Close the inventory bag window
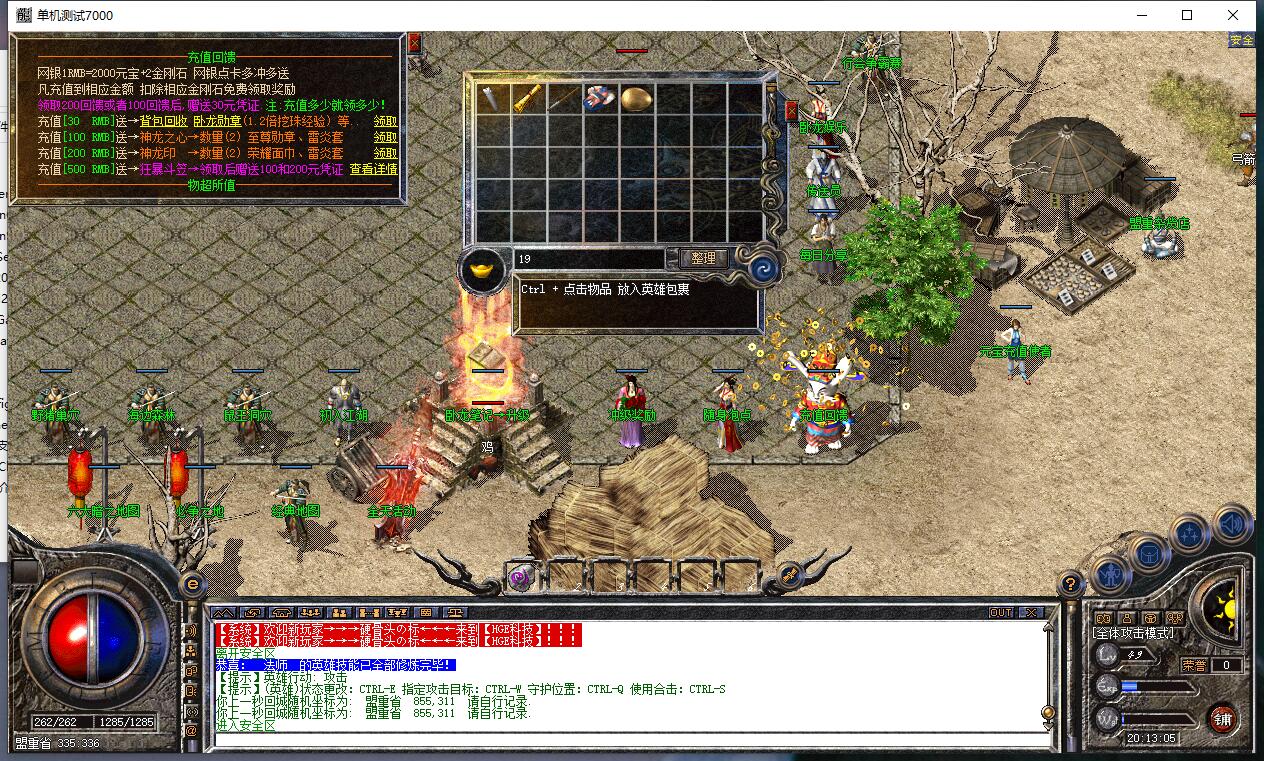Image resolution: width=1264 pixels, height=761 pixels. coord(791,110)
